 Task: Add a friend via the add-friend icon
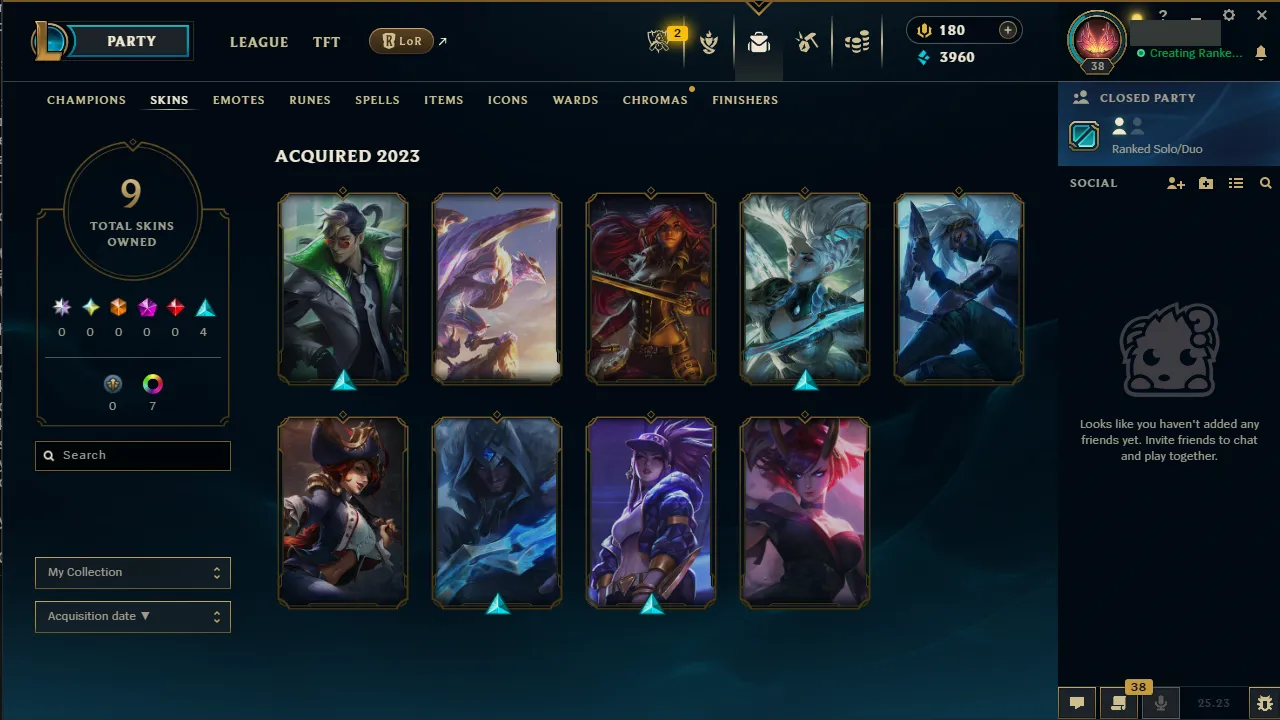point(1175,183)
